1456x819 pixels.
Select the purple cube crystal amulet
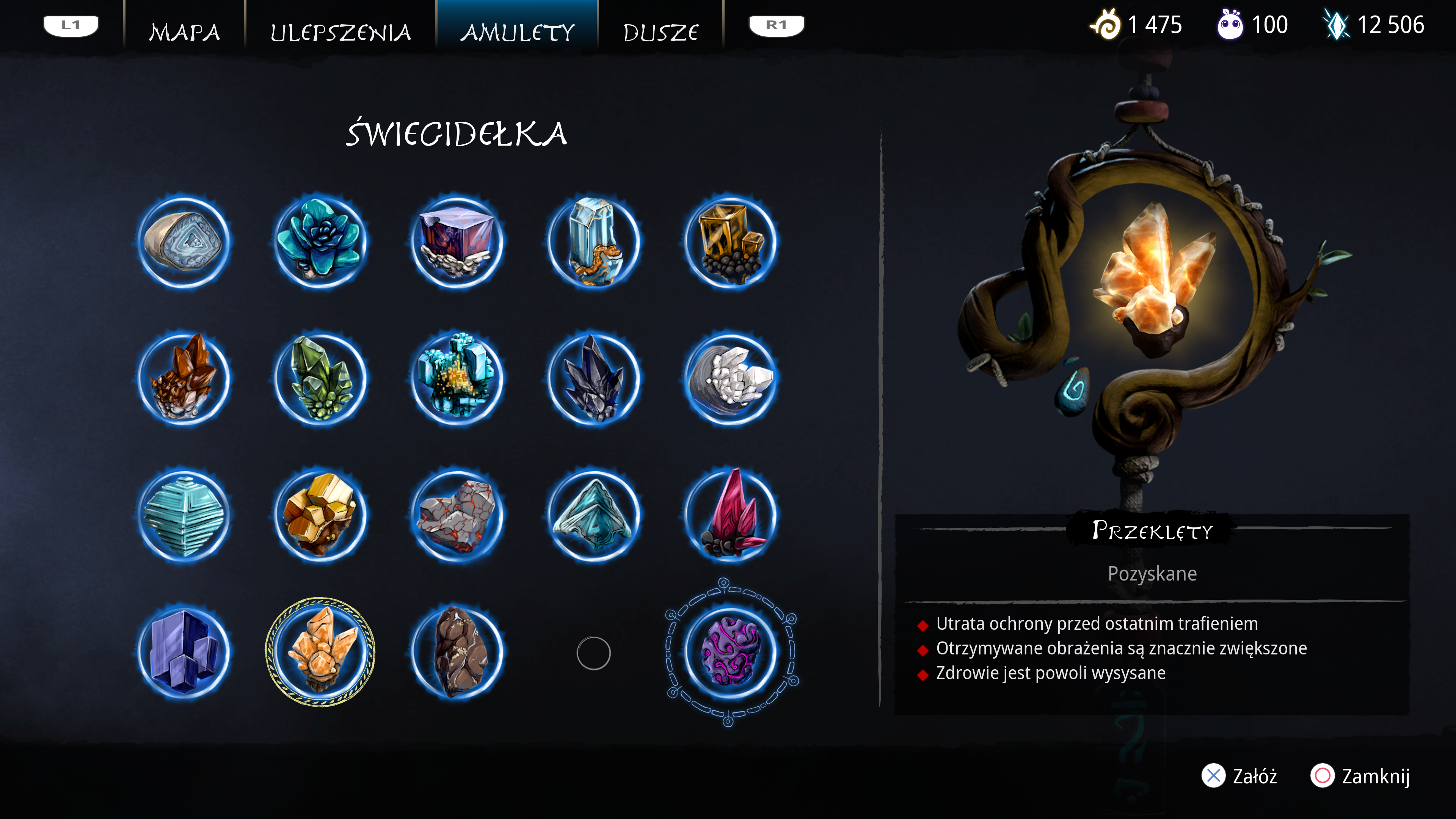pos(457,242)
